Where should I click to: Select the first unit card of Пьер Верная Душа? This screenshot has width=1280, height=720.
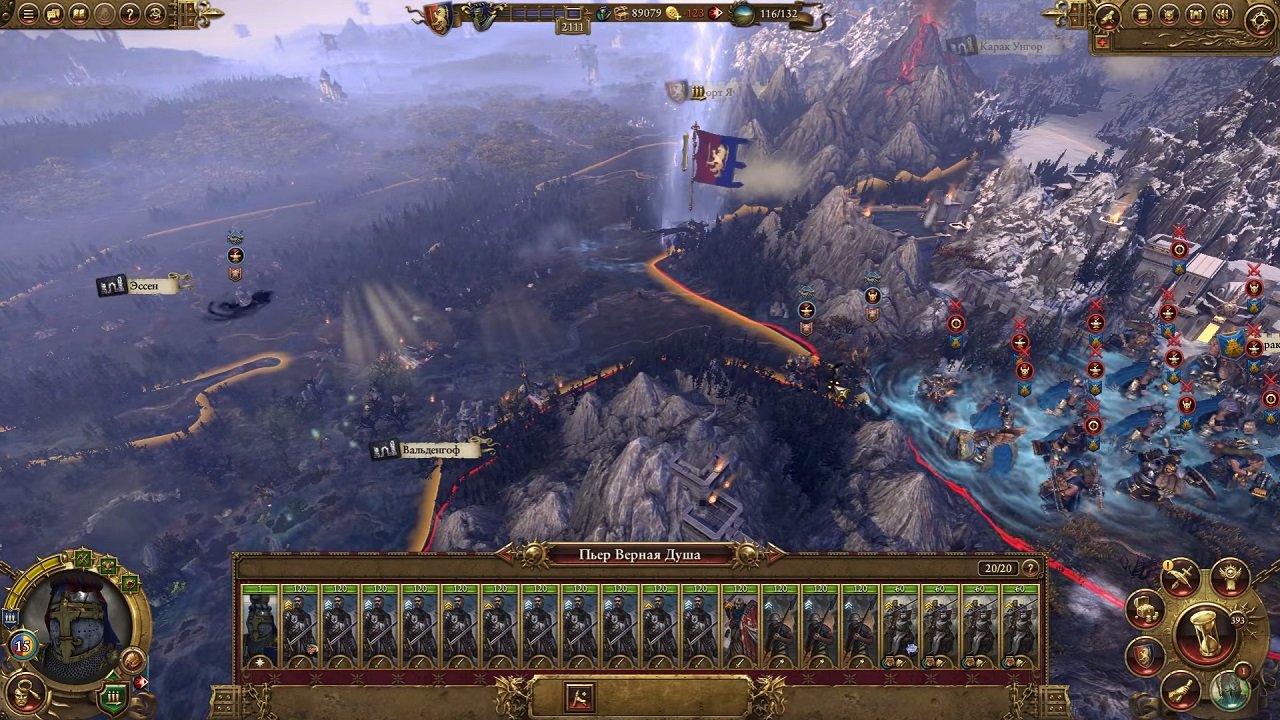[261, 624]
